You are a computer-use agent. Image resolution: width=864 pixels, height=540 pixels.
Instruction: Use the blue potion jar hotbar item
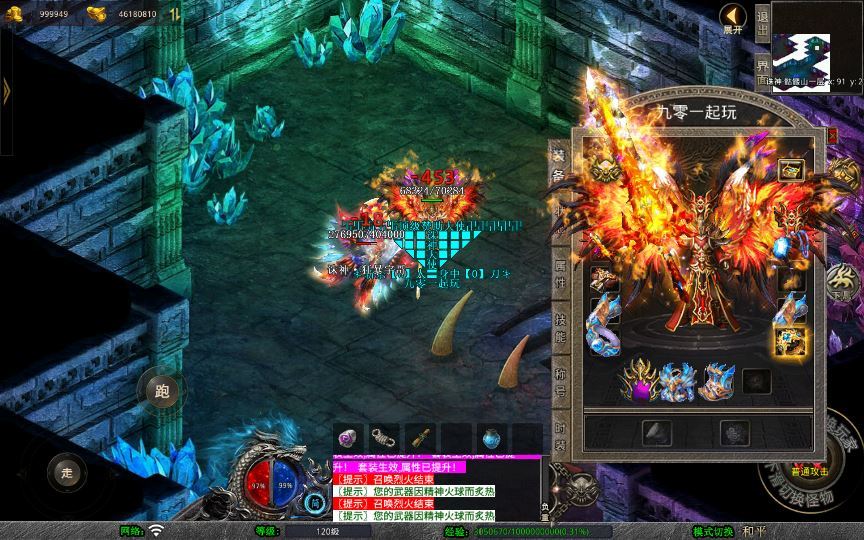click(491, 437)
